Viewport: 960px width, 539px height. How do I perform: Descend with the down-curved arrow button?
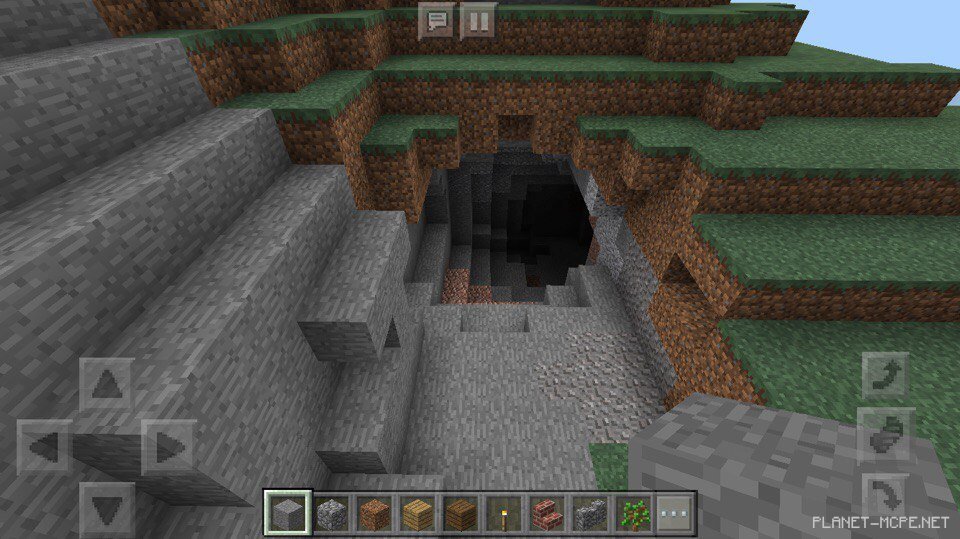[887, 494]
